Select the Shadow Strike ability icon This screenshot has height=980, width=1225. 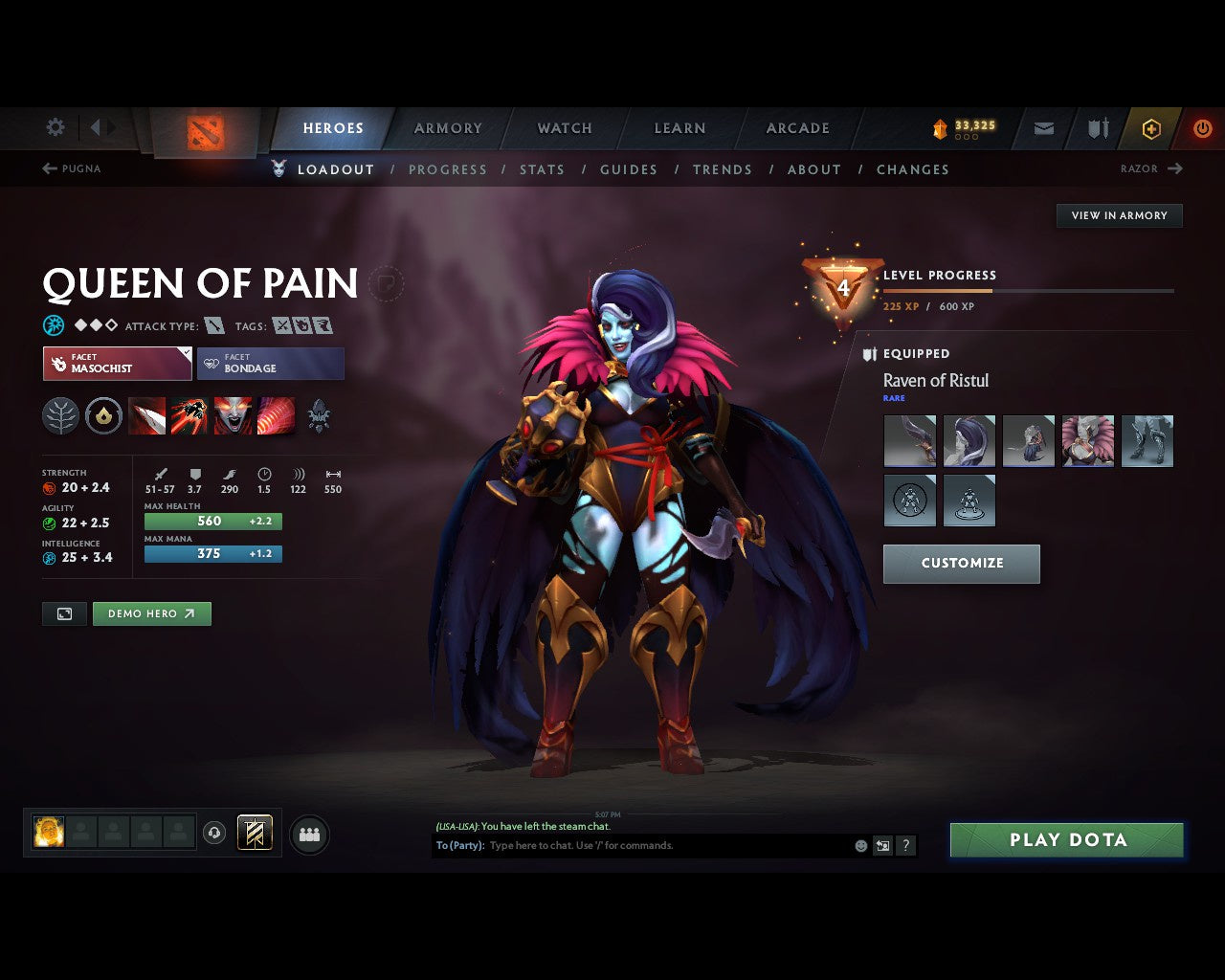[146, 415]
